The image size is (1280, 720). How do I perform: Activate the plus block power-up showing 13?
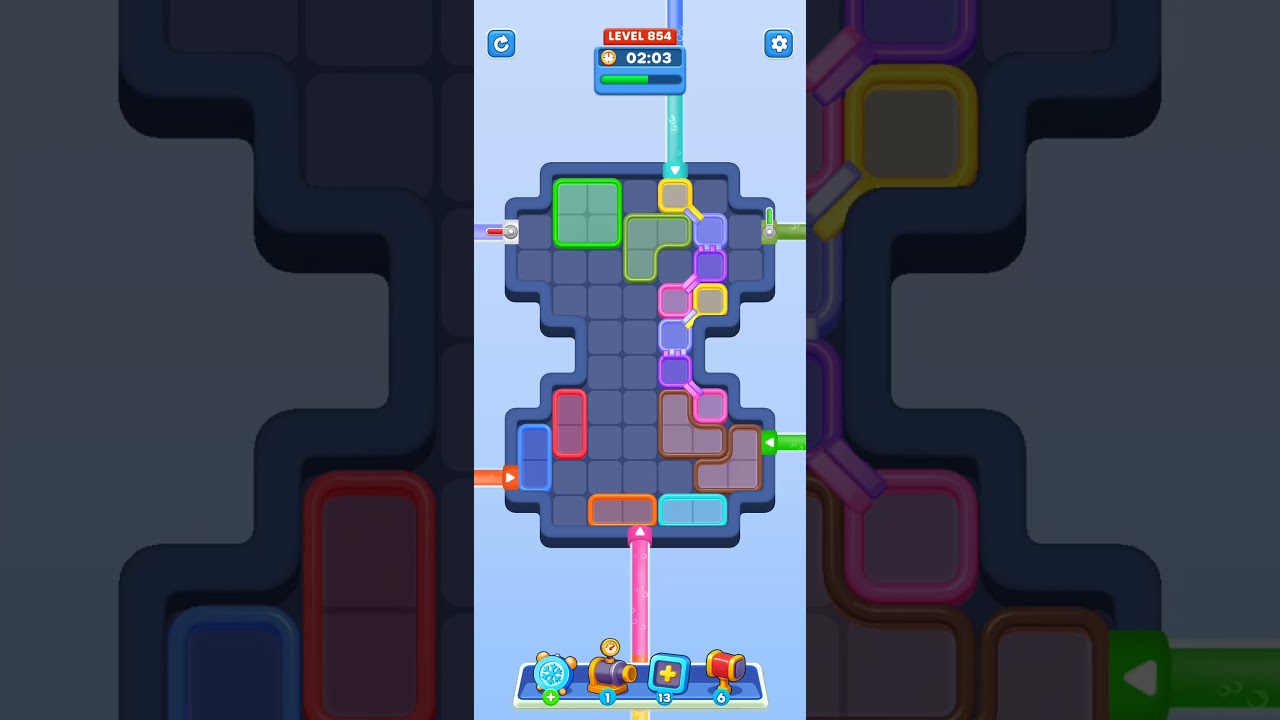pos(668,673)
